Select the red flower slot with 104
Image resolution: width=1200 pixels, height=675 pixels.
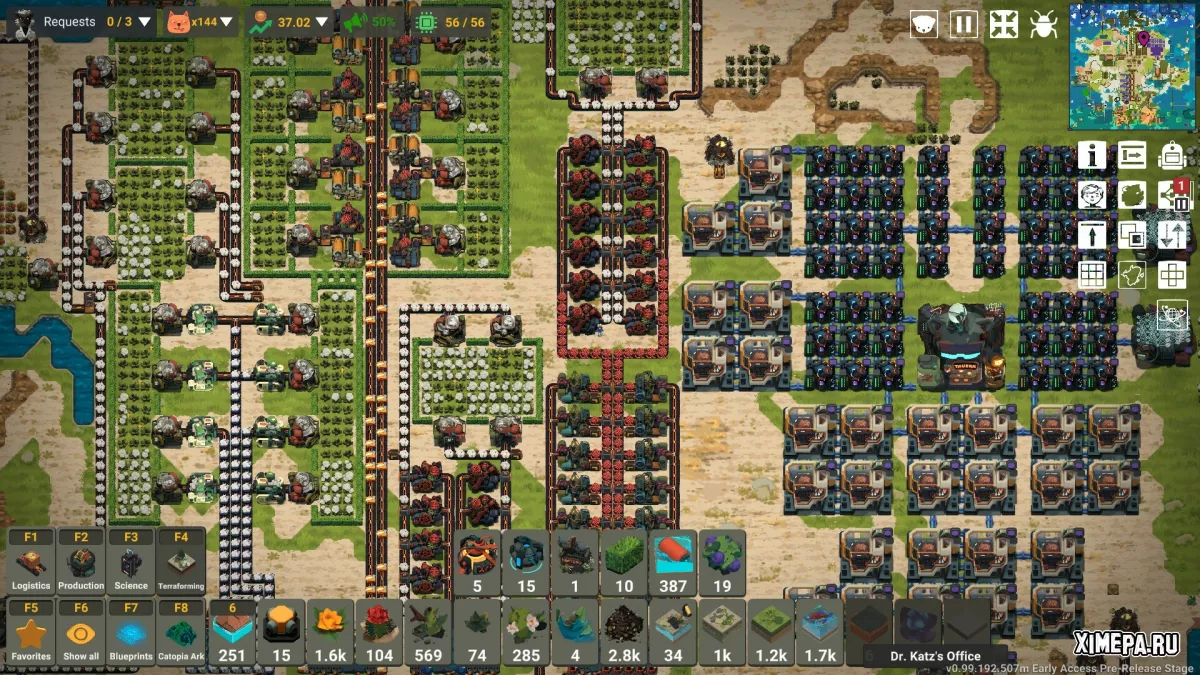coord(379,633)
